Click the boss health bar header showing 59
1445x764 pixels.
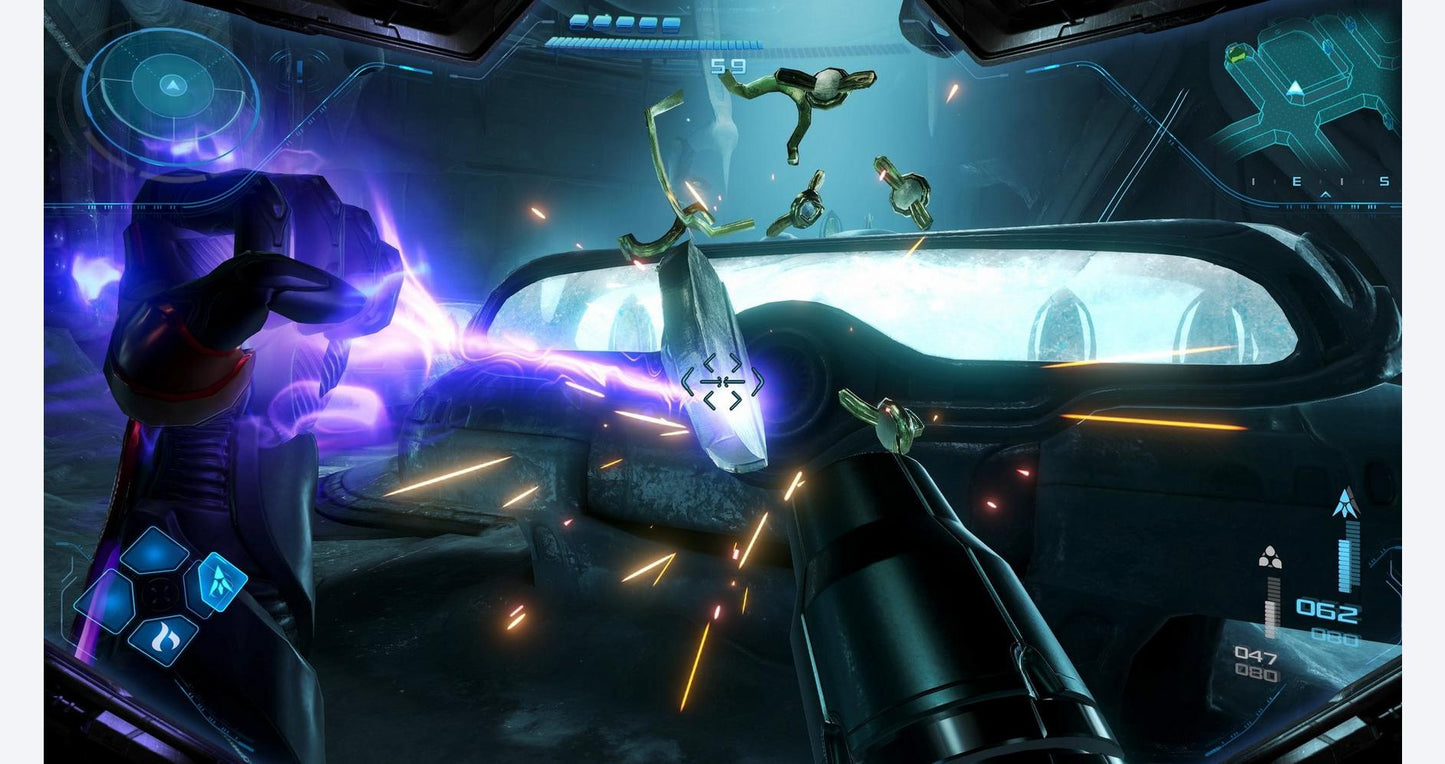(728, 67)
